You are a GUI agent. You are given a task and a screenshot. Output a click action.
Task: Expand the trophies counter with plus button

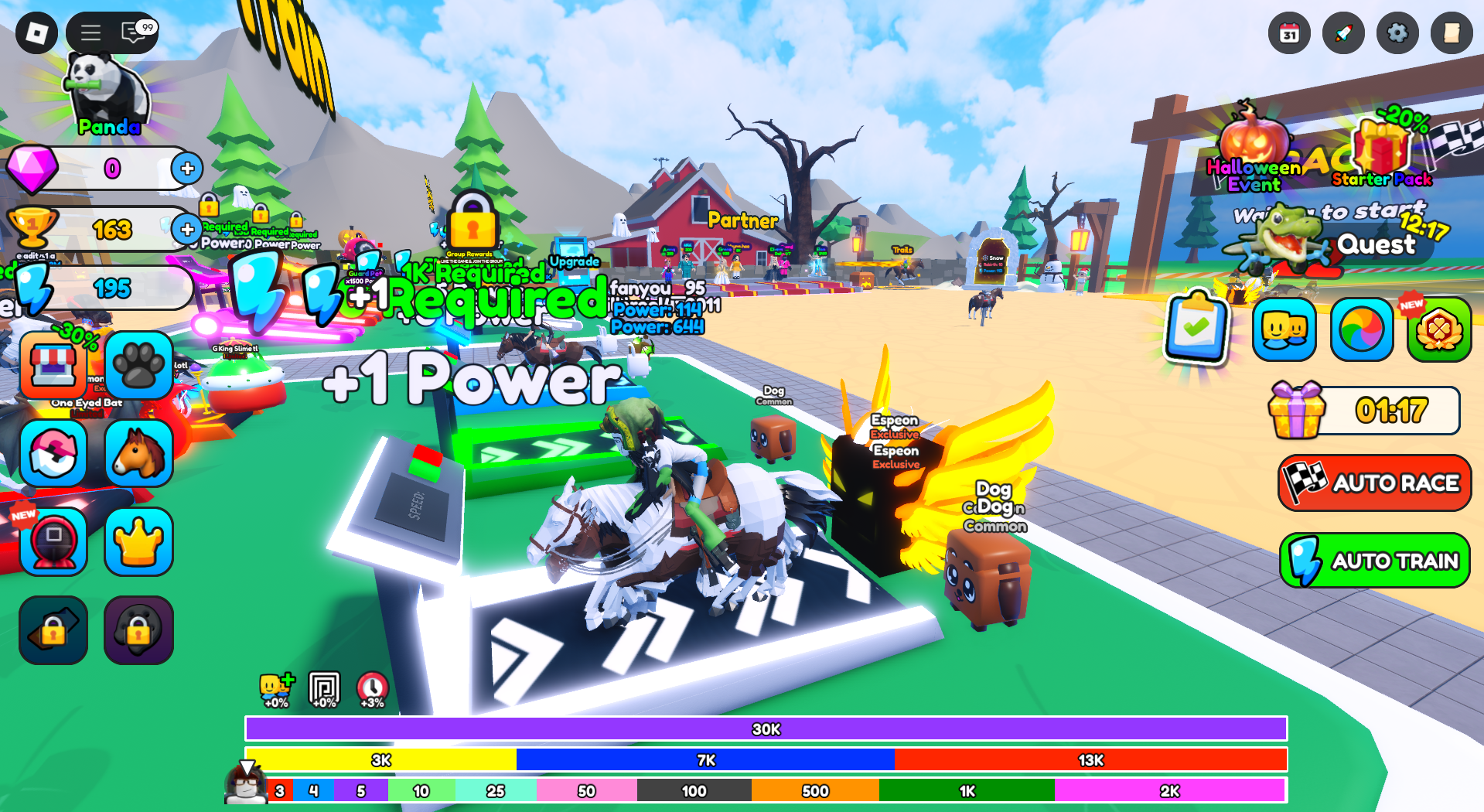coord(186,229)
